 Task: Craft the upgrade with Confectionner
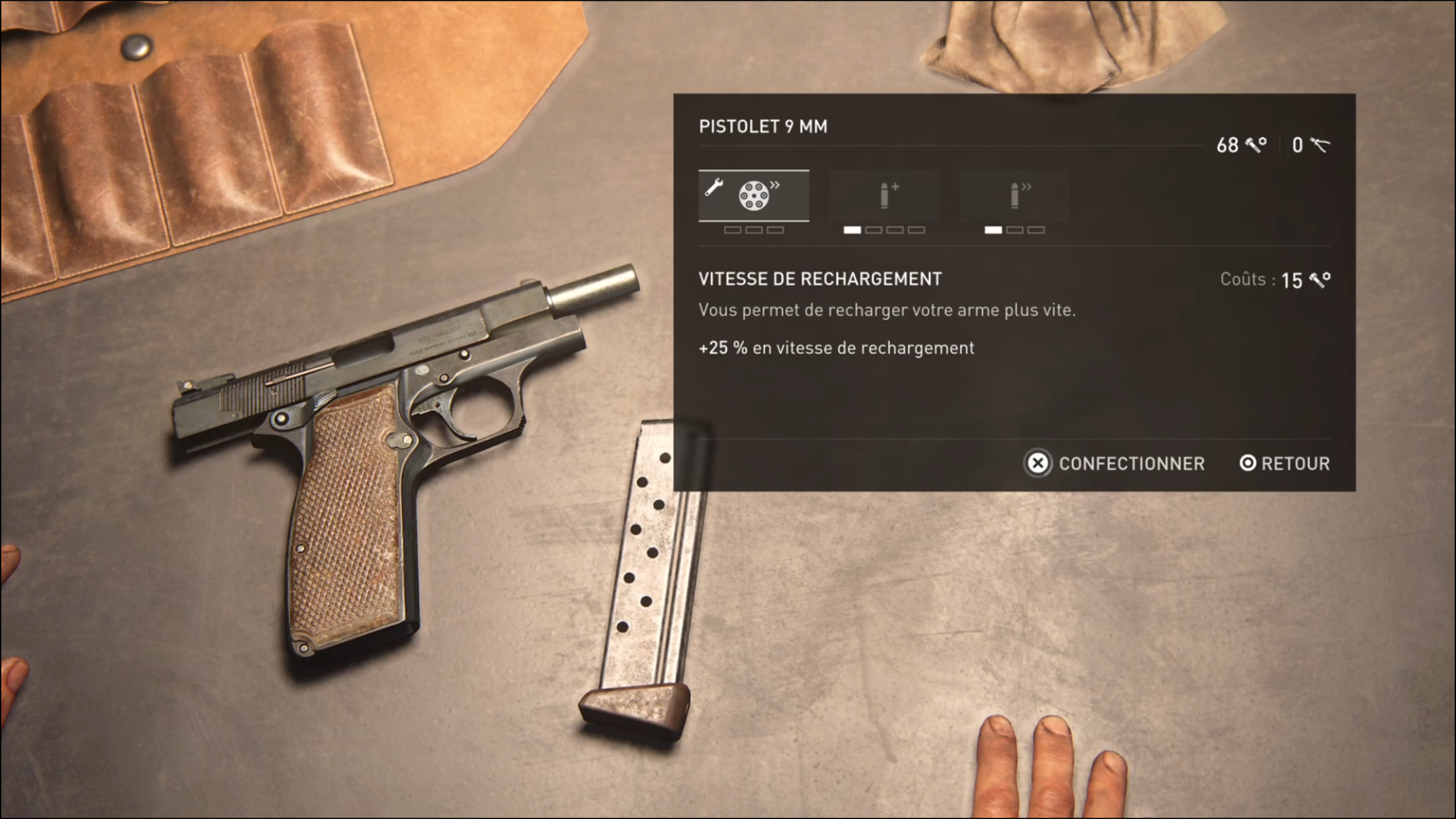1115,463
